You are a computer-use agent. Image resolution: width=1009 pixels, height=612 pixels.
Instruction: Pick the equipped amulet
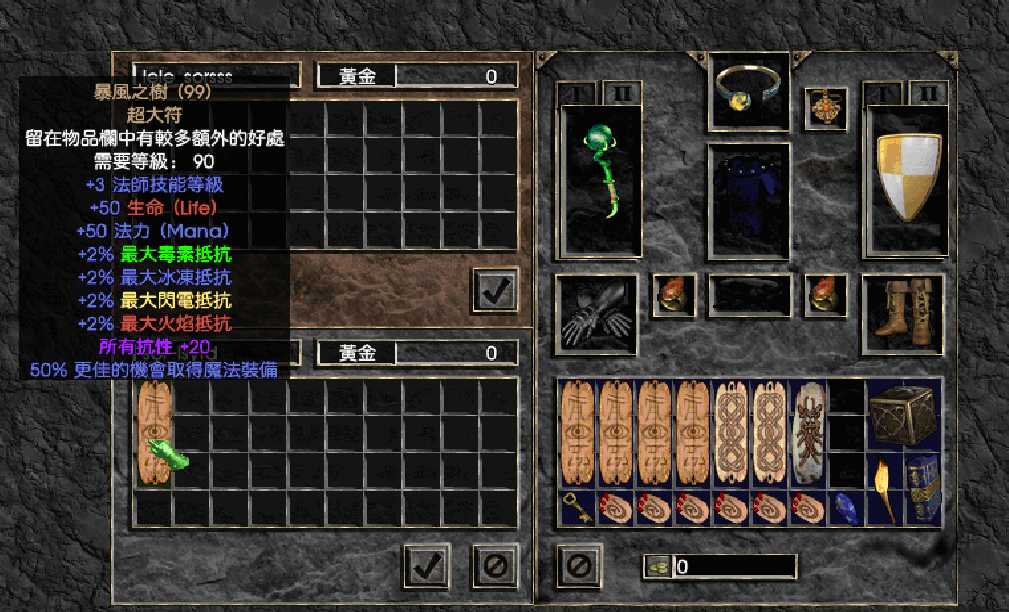point(825,106)
